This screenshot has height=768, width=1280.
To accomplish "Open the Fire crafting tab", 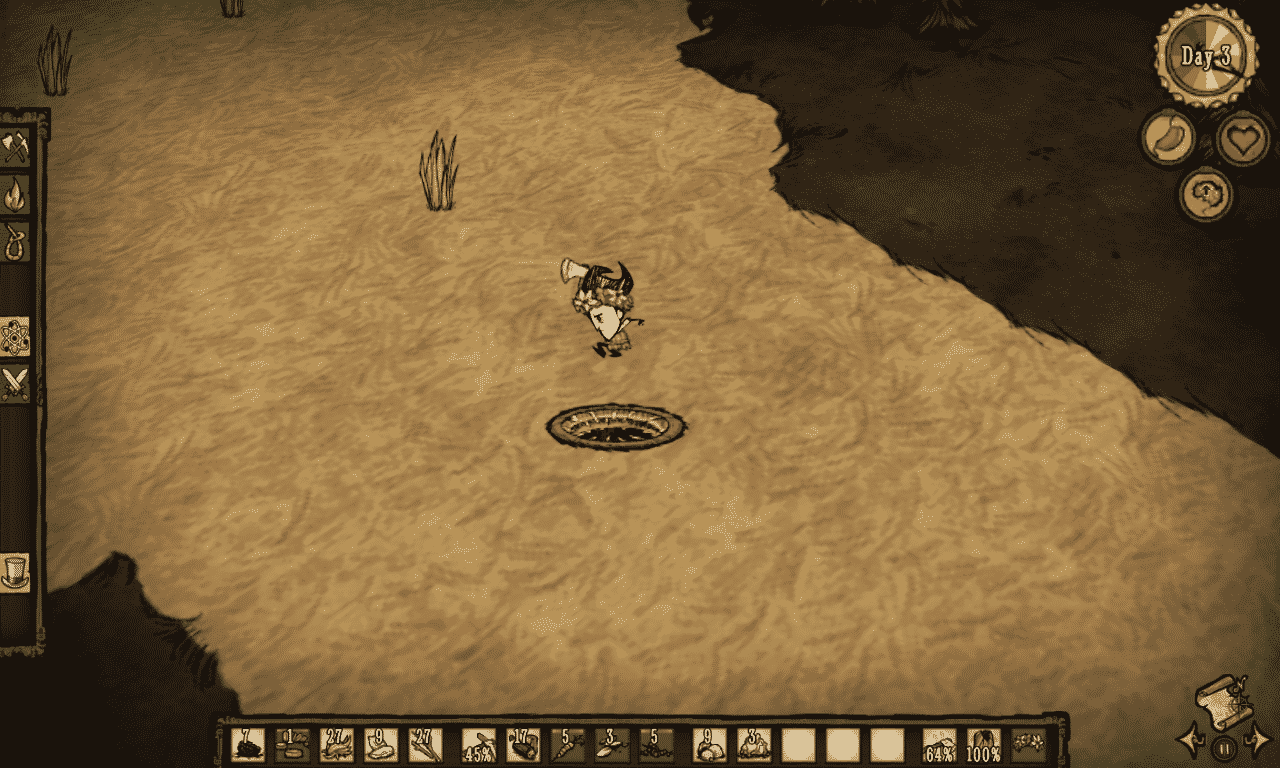I will (x=16, y=195).
